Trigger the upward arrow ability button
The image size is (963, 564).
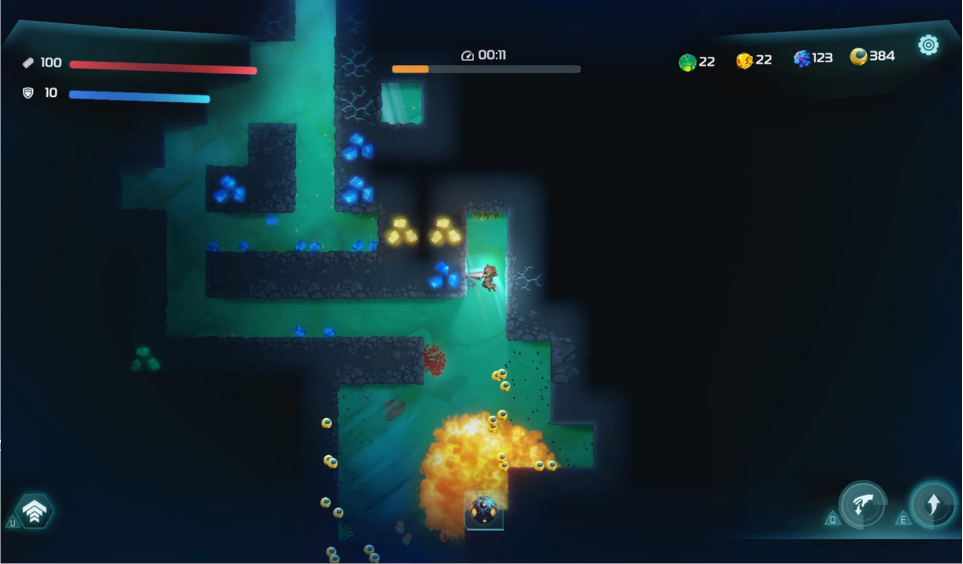coord(932,505)
